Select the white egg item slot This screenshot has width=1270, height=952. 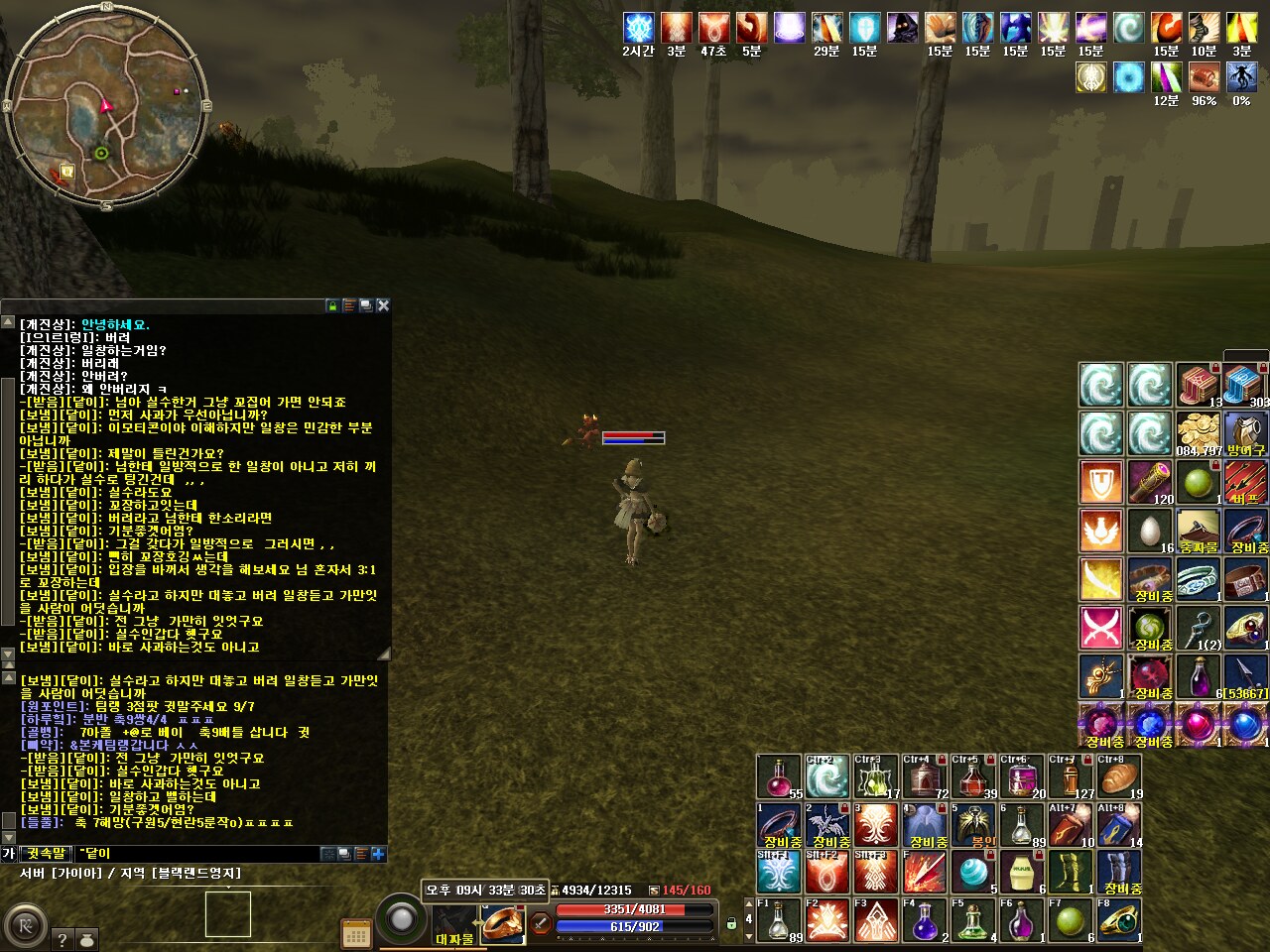pos(1150,531)
